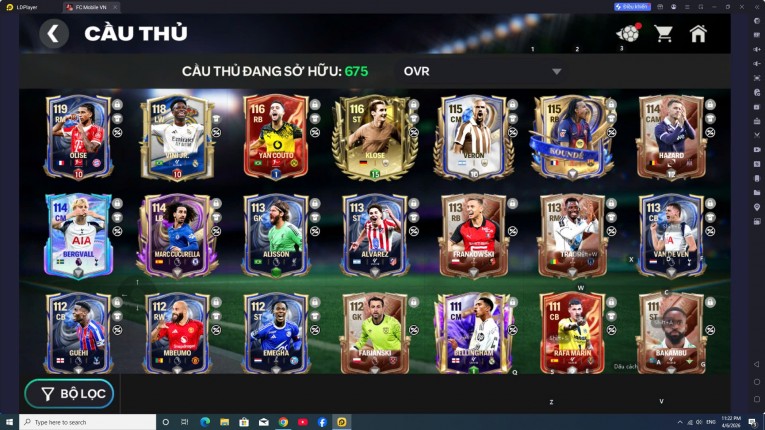Open the shopping cart store
Viewport: 765px width, 430px height.
coord(663,34)
